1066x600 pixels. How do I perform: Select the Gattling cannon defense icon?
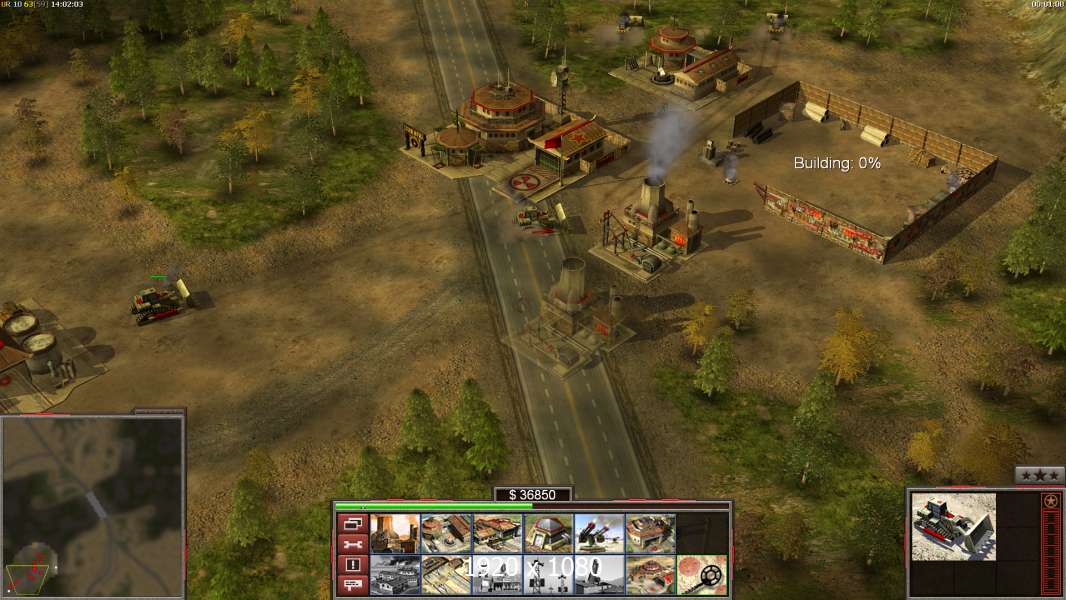(599, 534)
